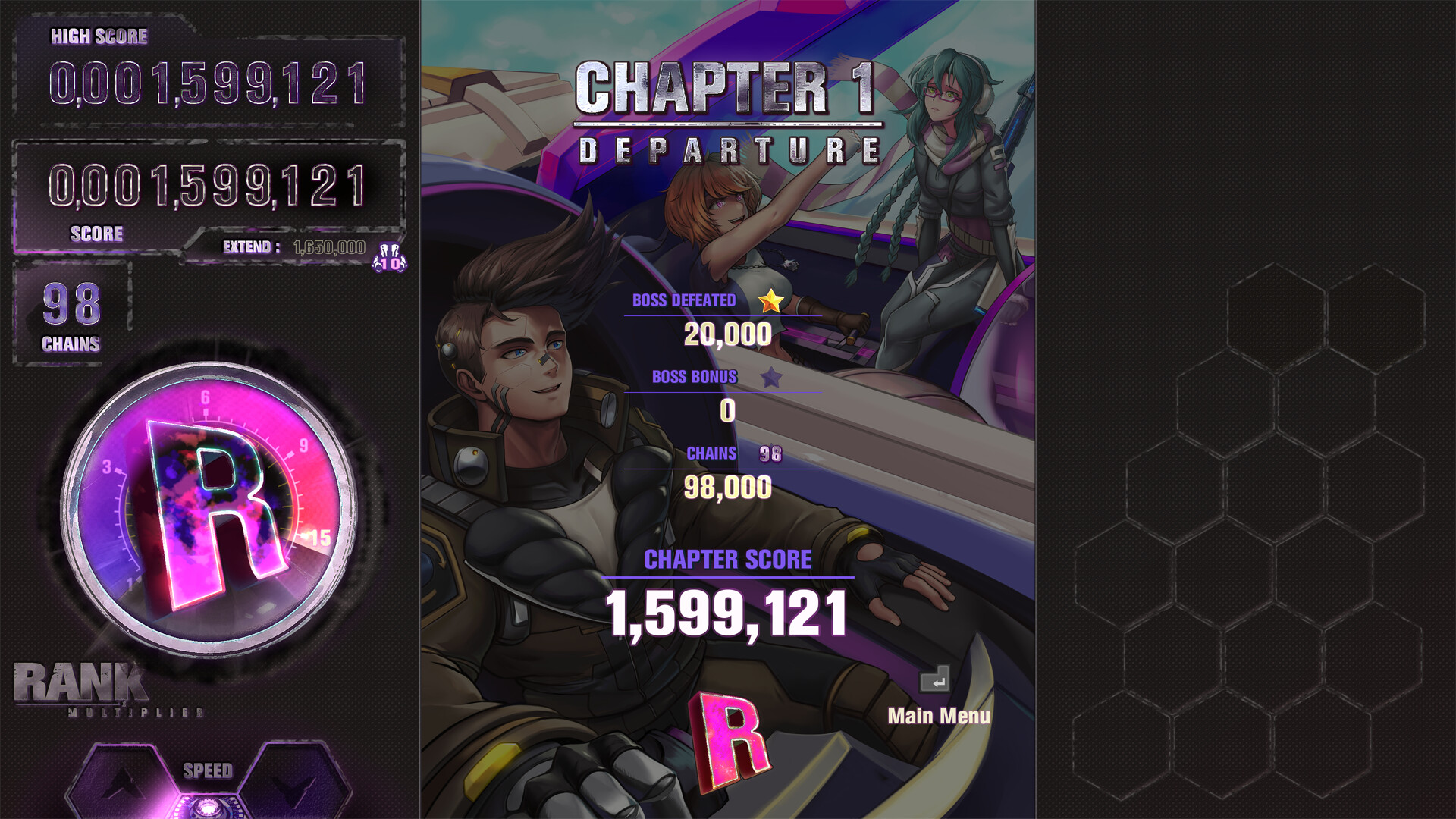Image resolution: width=1456 pixels, height=819 pixels.
Task: Decrease speed with the down arrow
Action: click(x=293, y=783)
